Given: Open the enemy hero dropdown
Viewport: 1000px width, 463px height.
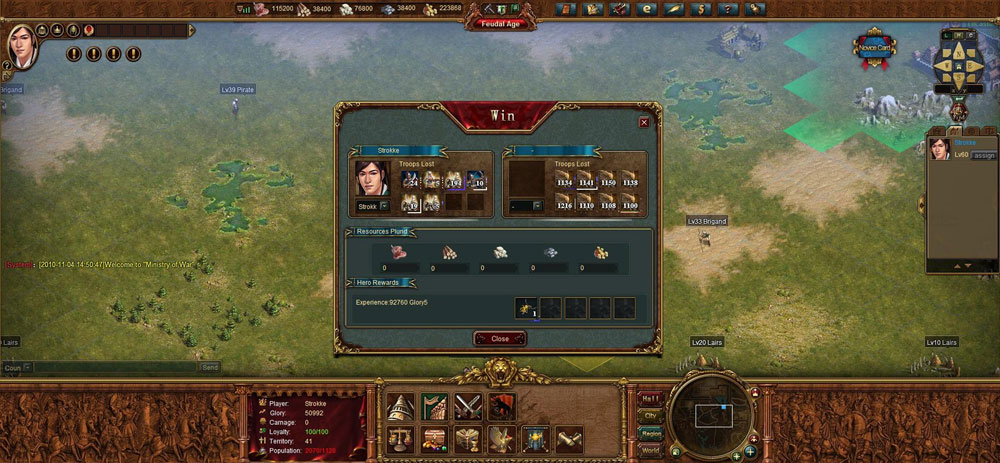Looking at the screenshot, I should tap(537, 206).
